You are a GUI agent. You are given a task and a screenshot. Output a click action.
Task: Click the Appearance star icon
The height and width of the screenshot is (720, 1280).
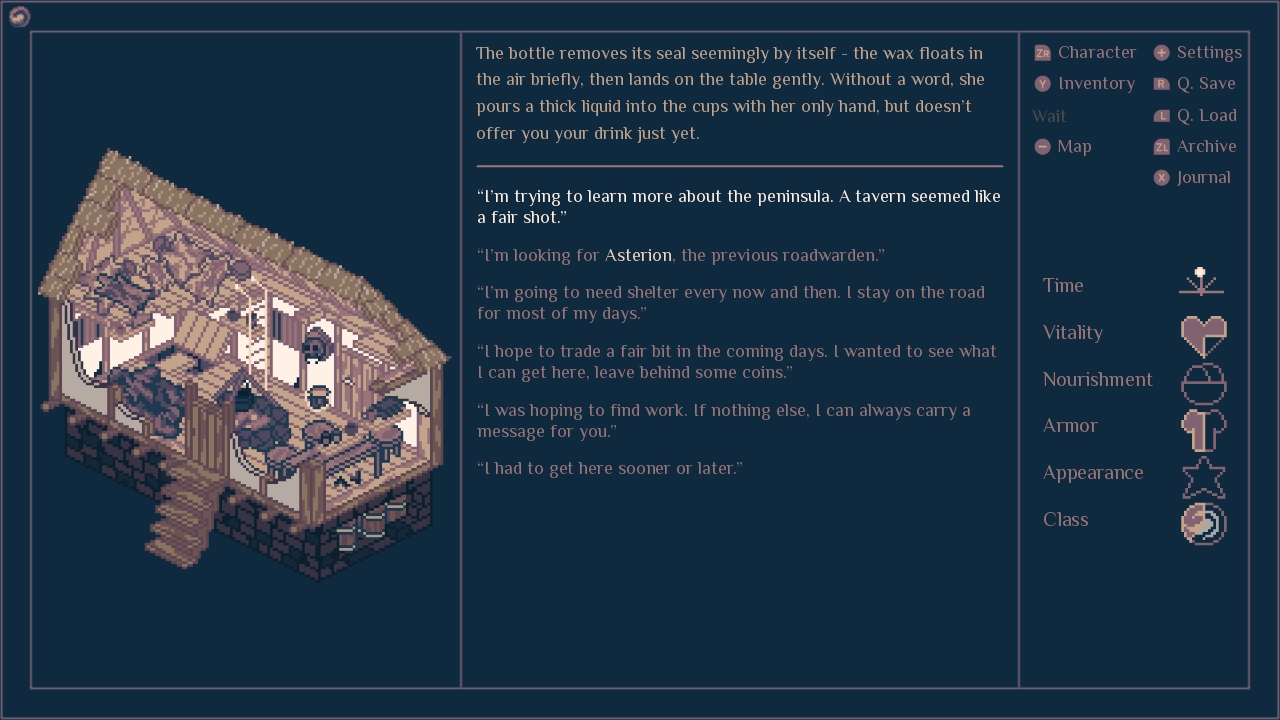(1203, 477)
